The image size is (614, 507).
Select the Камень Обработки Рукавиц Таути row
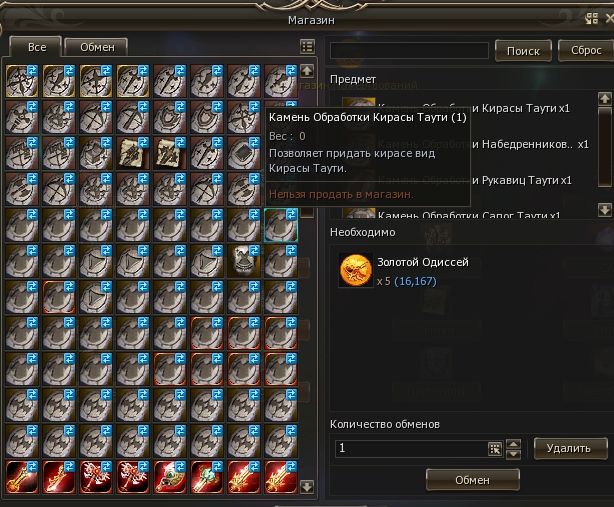click(470, 180)
